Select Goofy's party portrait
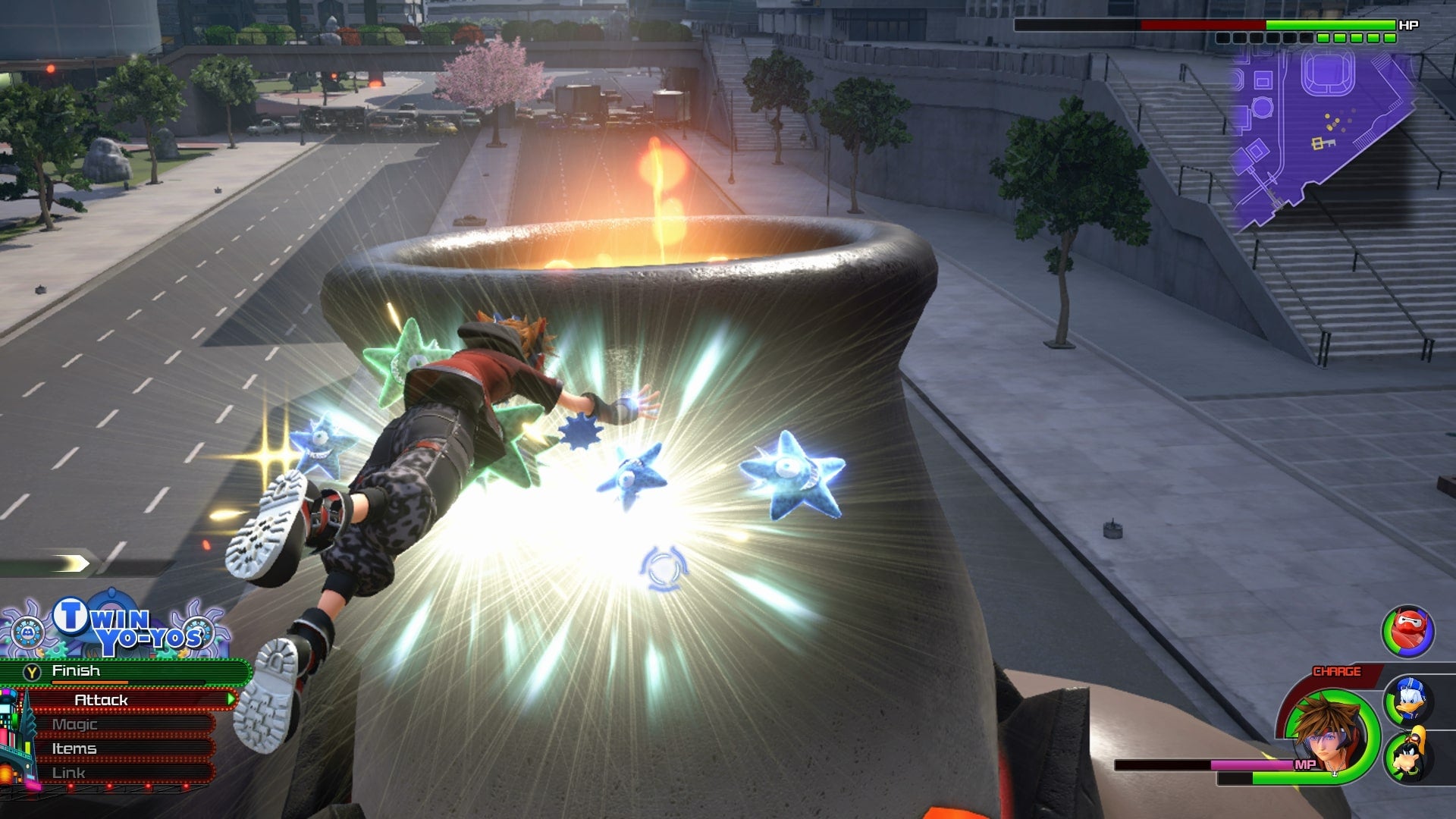Screen dimensions: 1456x819 (x=1409, y=755)
